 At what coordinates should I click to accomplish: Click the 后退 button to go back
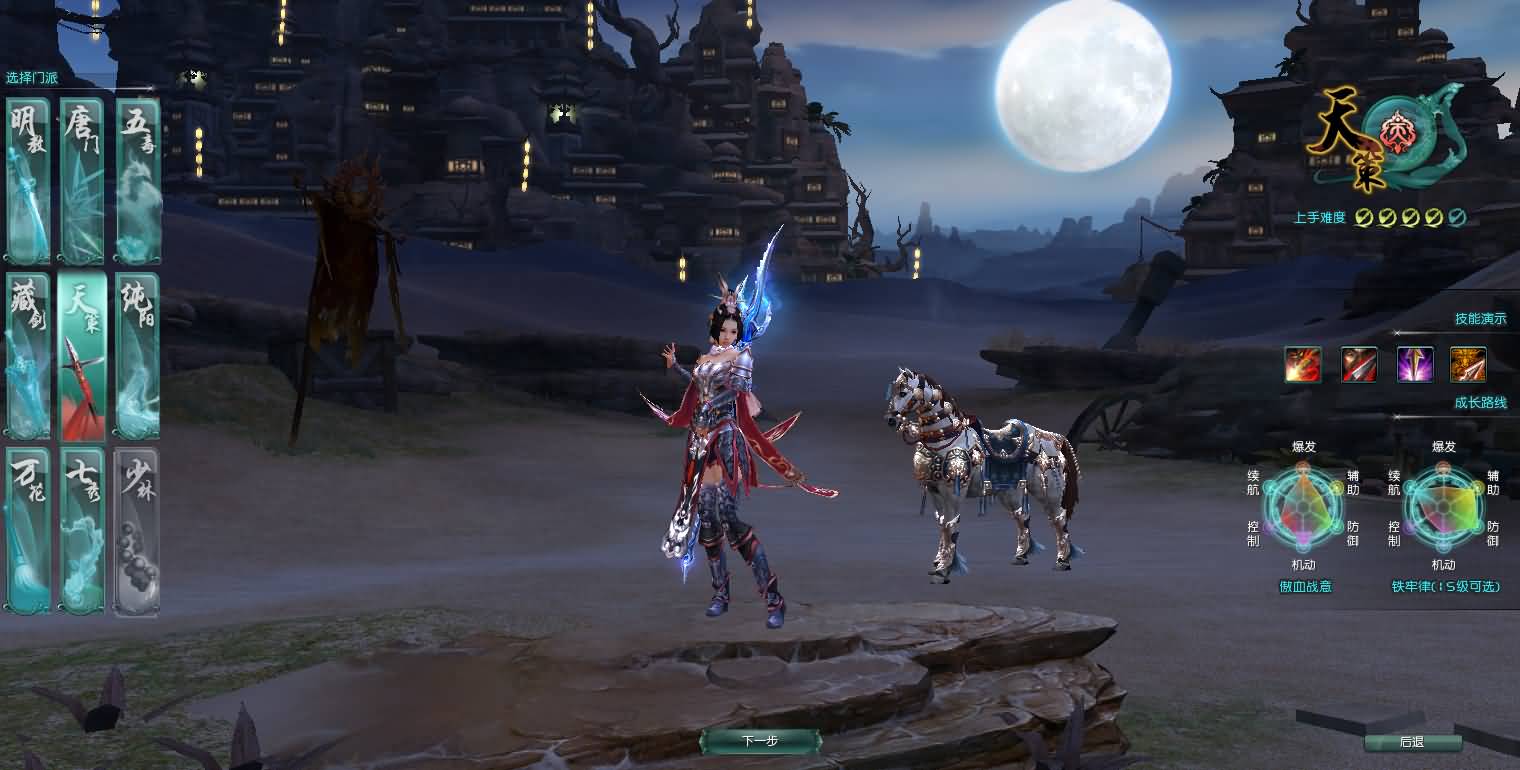point(1415,742)
